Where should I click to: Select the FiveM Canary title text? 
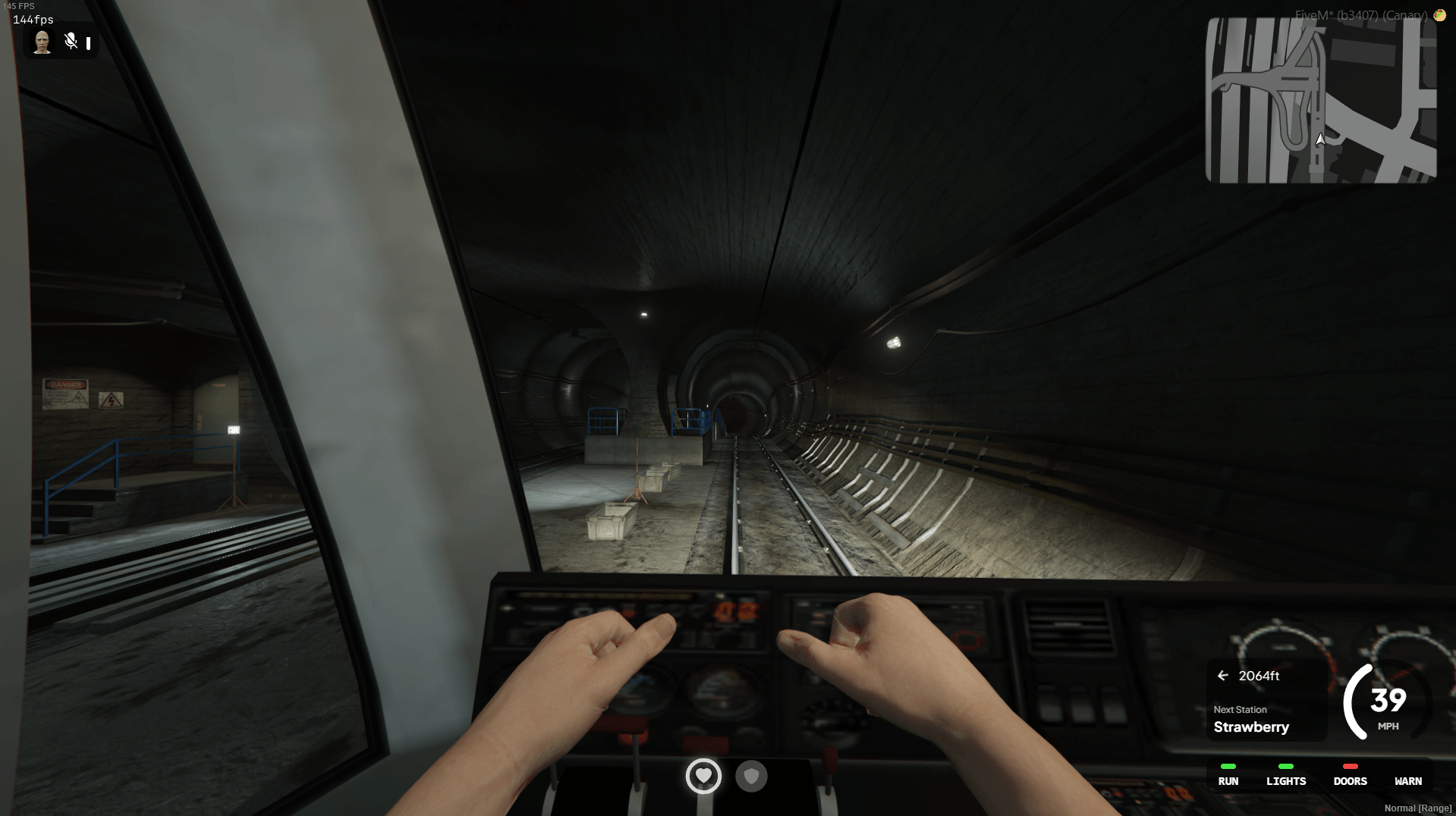pyautogui.click(x=1360, y=14)
